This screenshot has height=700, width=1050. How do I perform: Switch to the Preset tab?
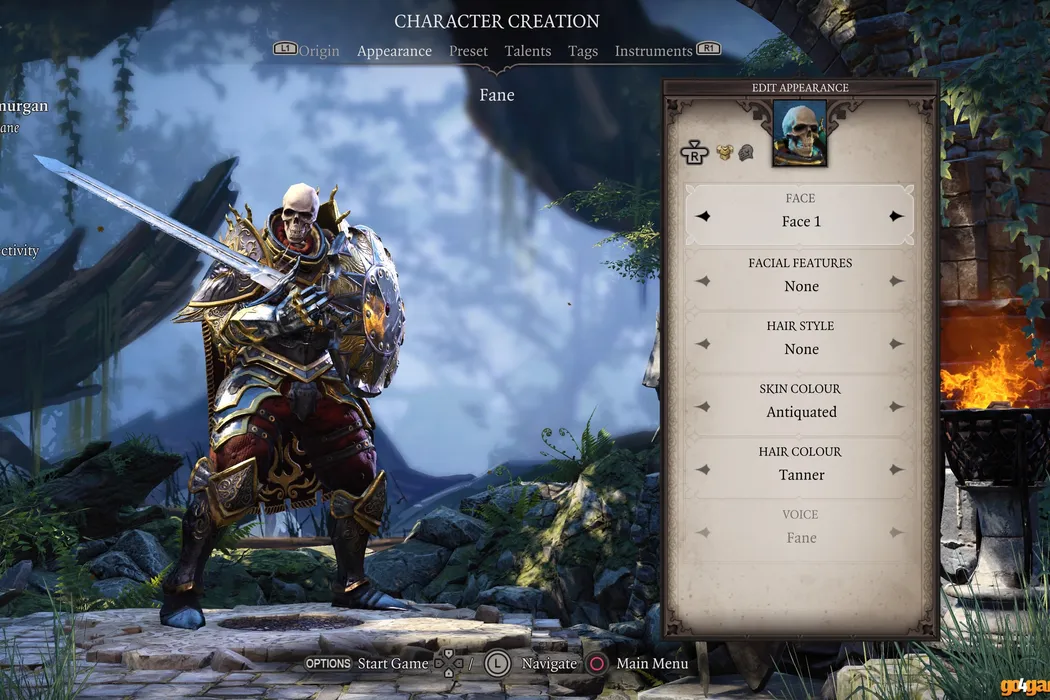(x=468, y=51)
